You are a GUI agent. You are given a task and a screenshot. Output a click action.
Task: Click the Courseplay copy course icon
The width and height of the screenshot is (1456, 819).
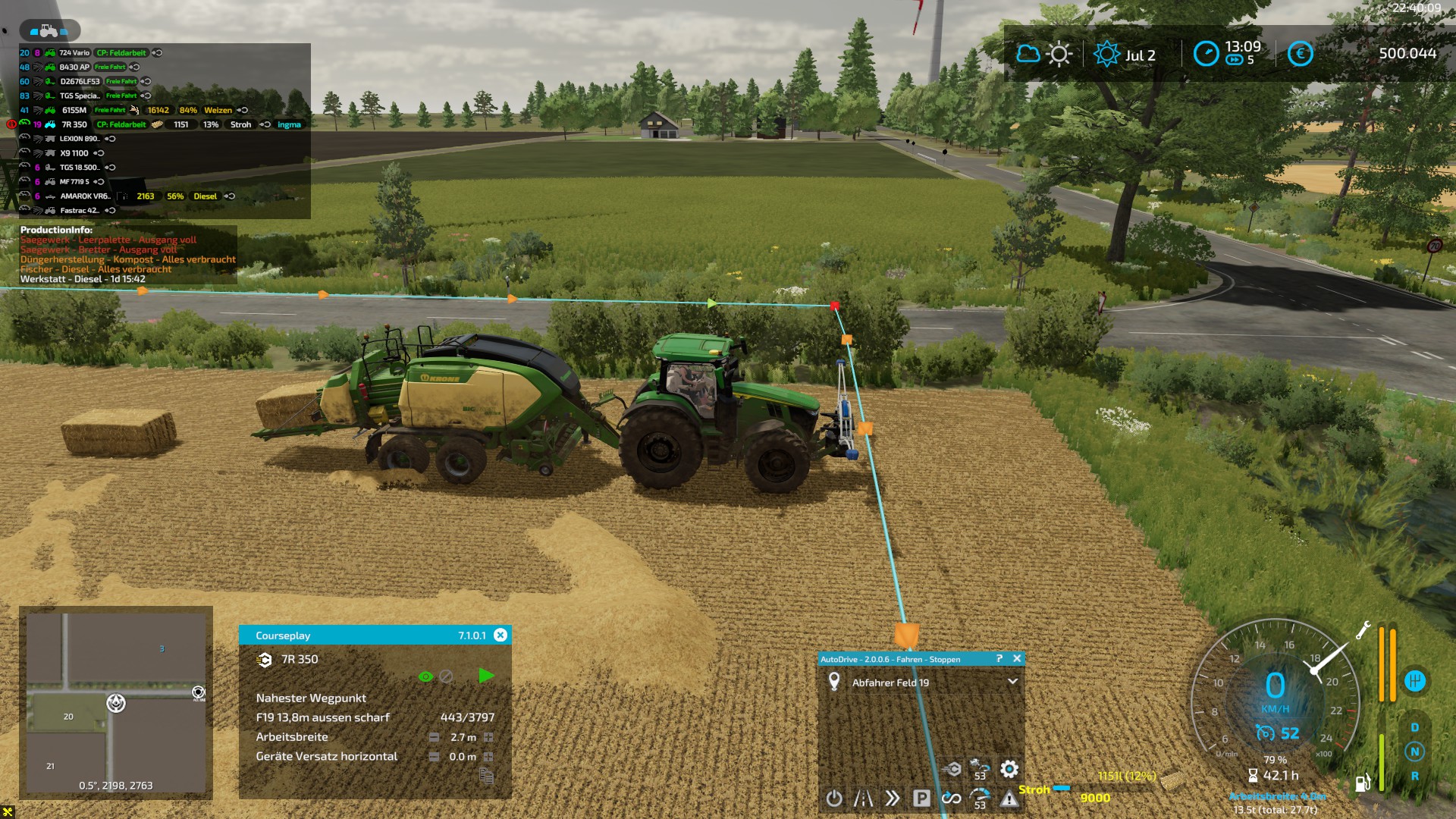point(486,776)
